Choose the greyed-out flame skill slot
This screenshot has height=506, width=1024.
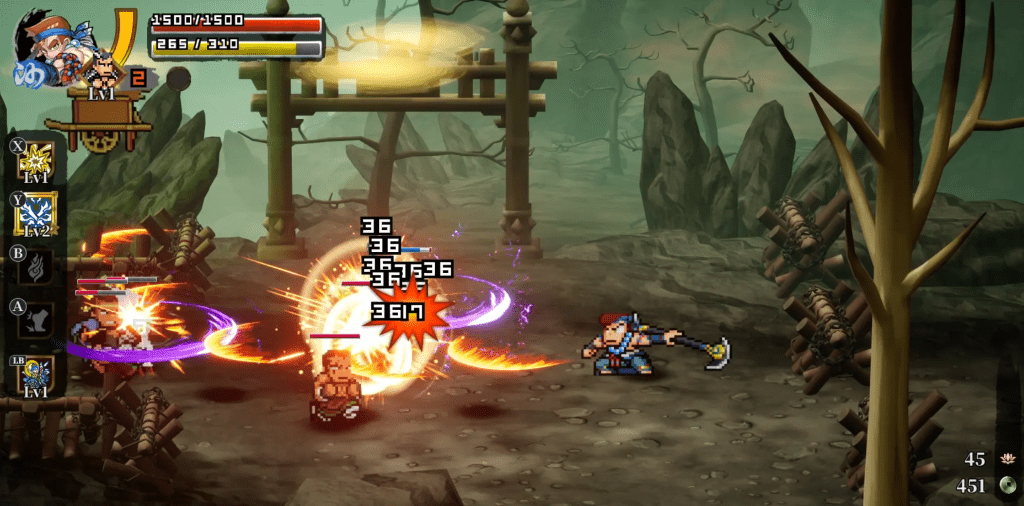[x=36, y=267]
